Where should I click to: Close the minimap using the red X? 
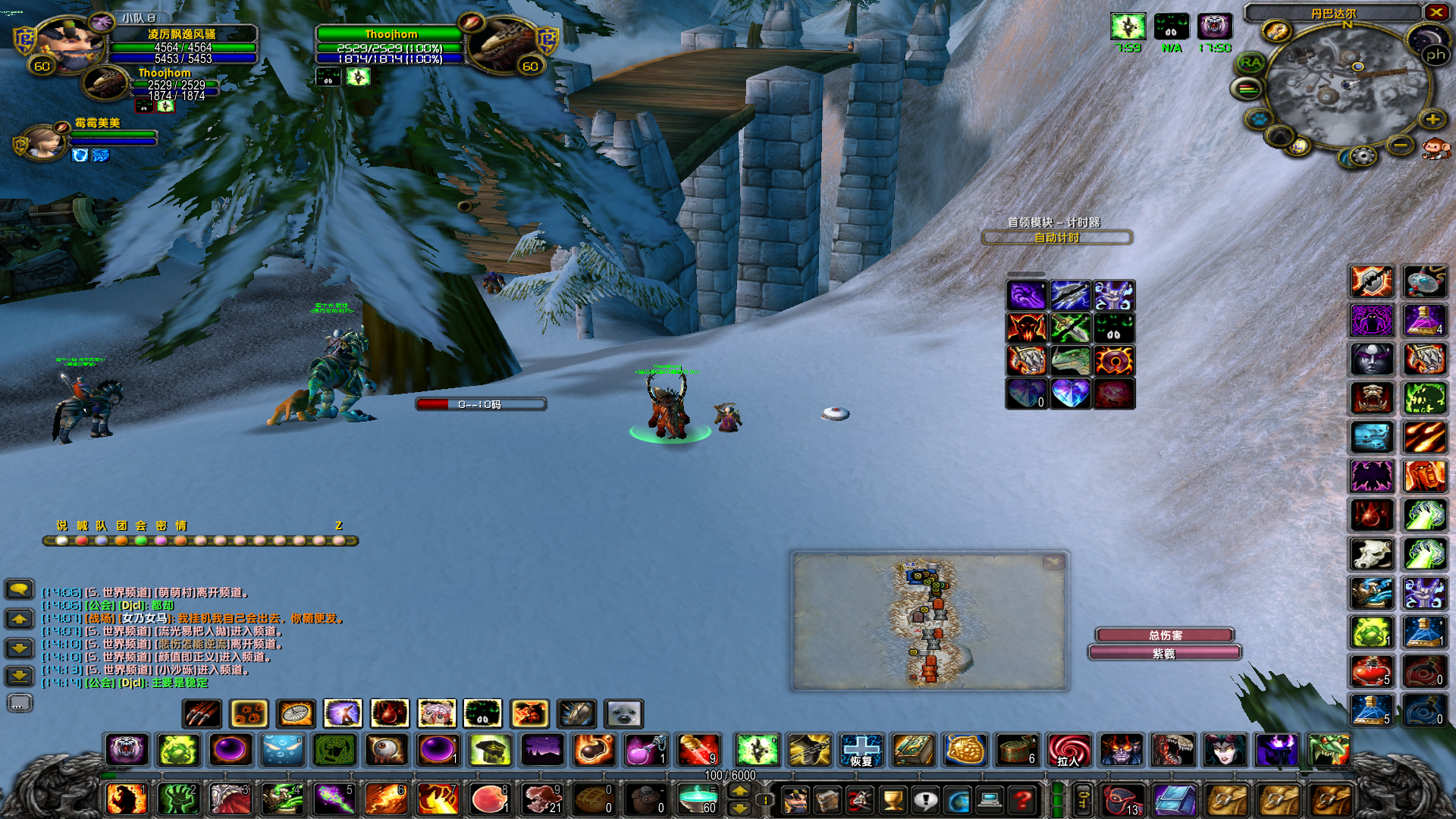click(1436, 12)
